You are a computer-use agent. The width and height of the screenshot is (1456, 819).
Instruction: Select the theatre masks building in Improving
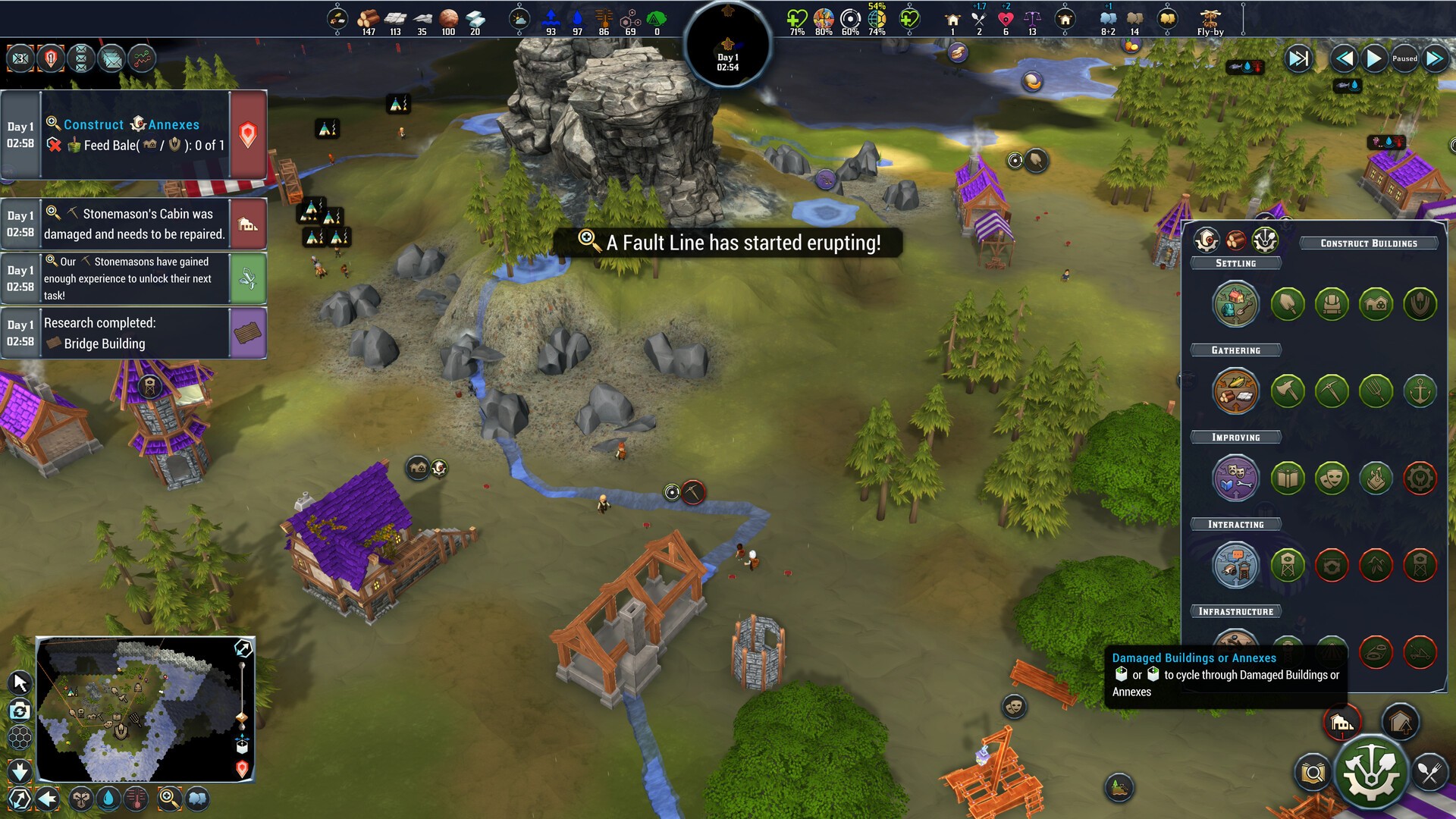coord(1332,479)
